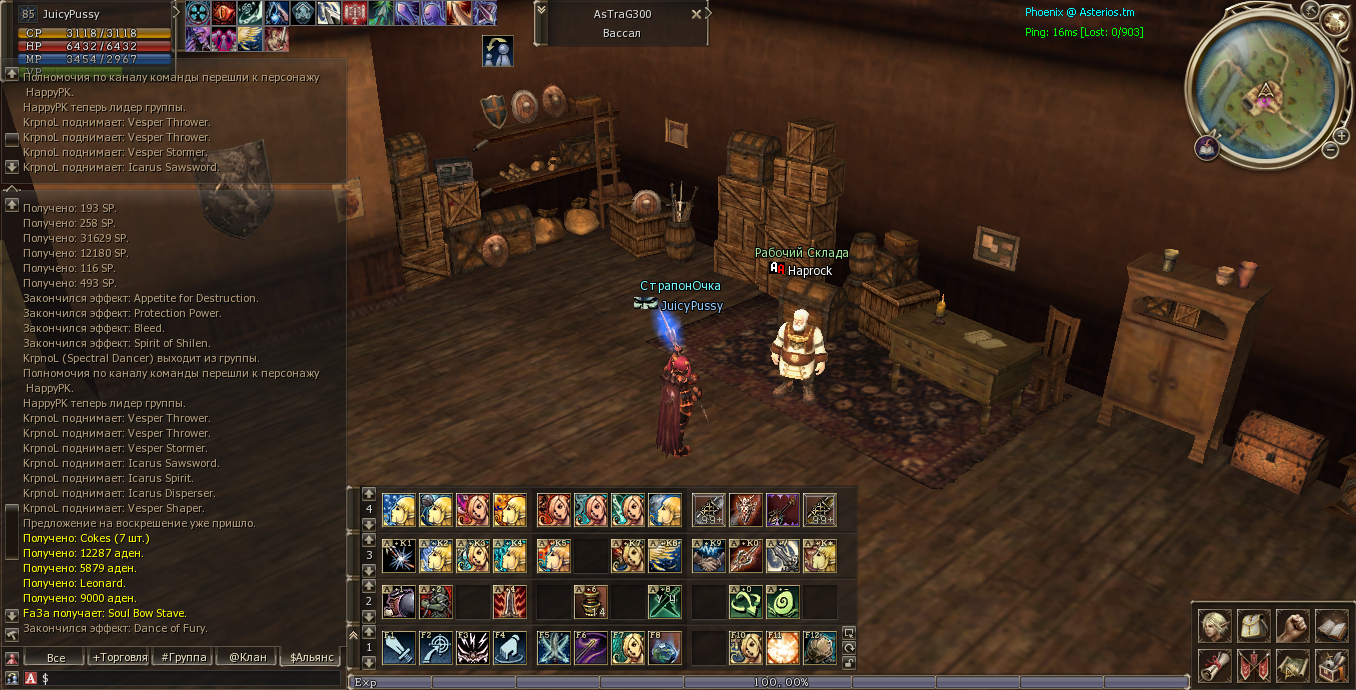Switch to the @Клан chat tab
This screenshot has width=1356, height=690.
[x=246, y=657]
